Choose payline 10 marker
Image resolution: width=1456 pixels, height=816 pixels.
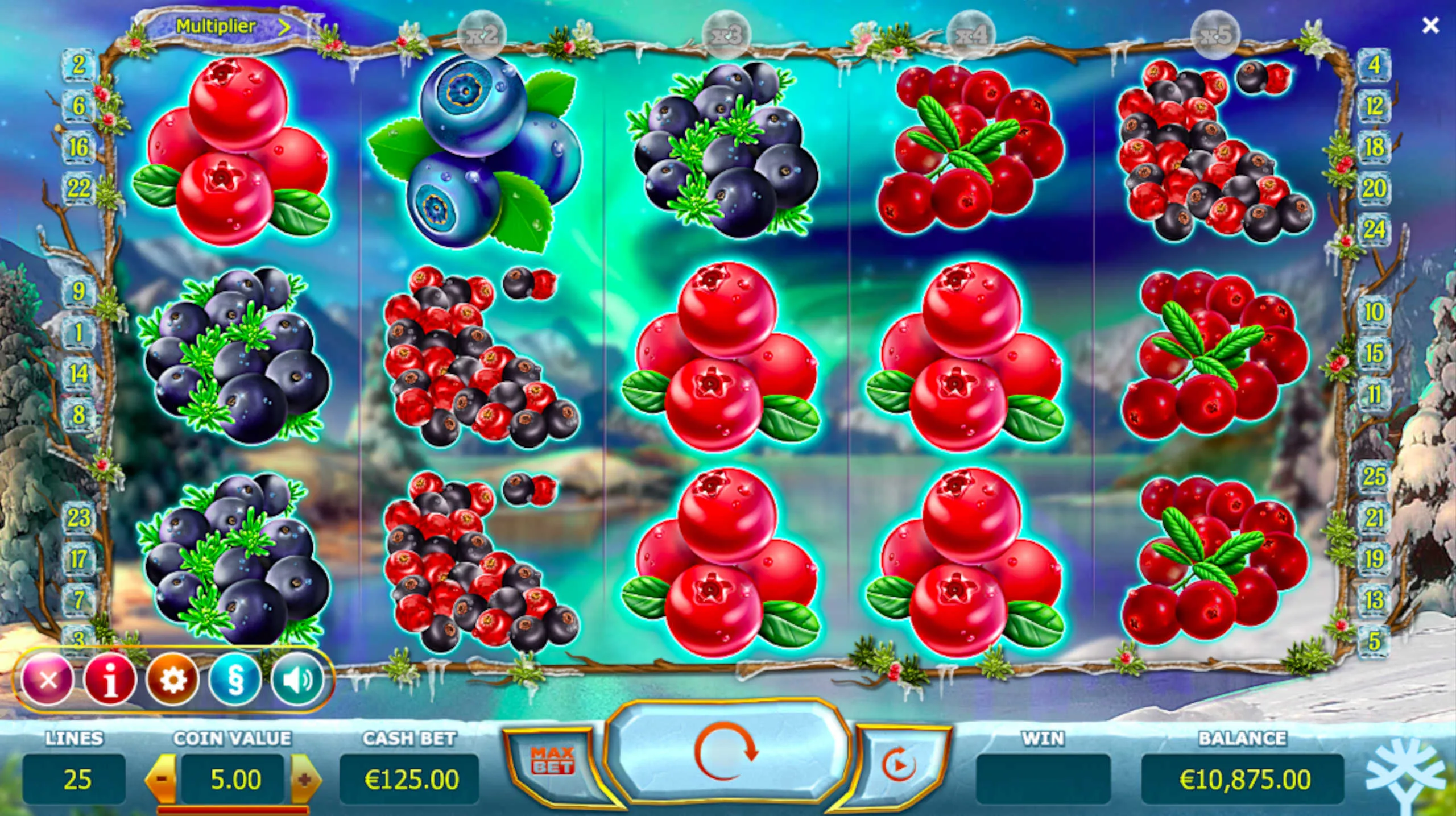1374,312
